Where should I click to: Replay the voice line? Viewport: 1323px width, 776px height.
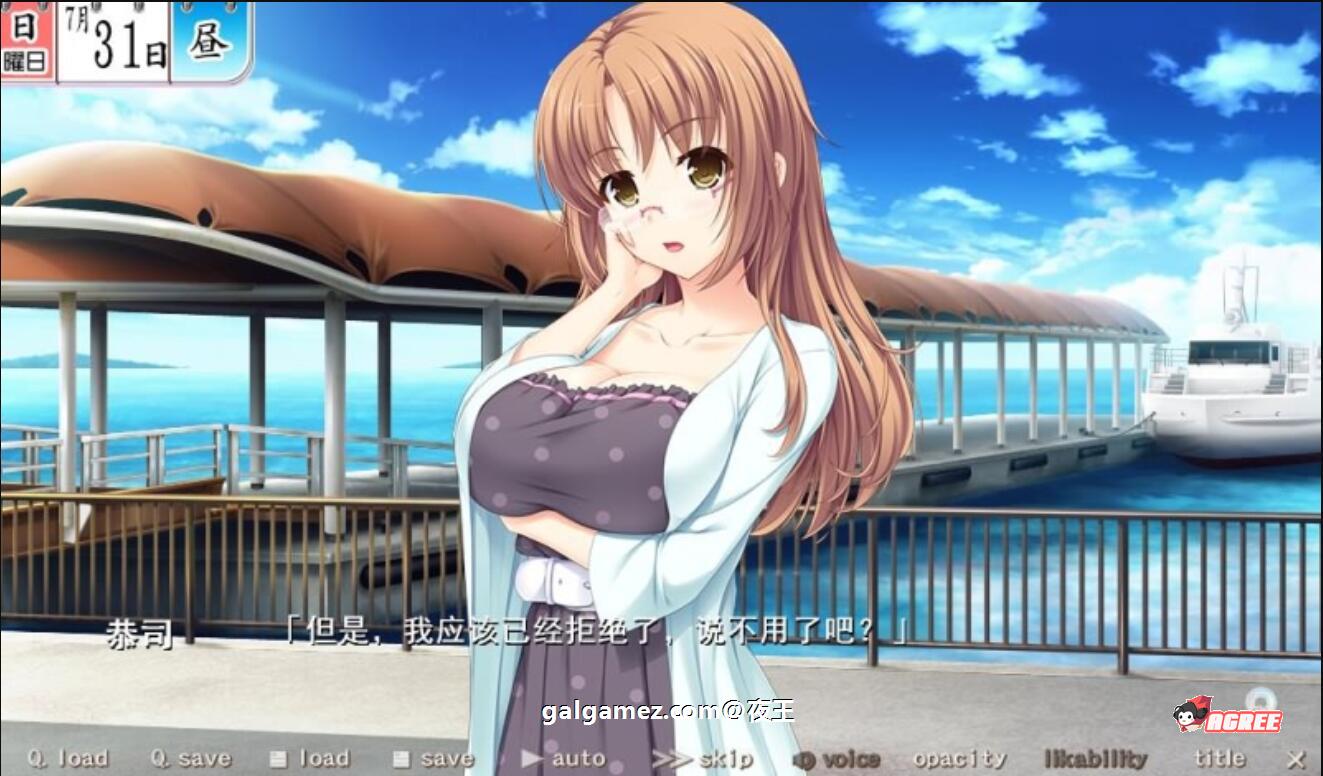(836, 759)
